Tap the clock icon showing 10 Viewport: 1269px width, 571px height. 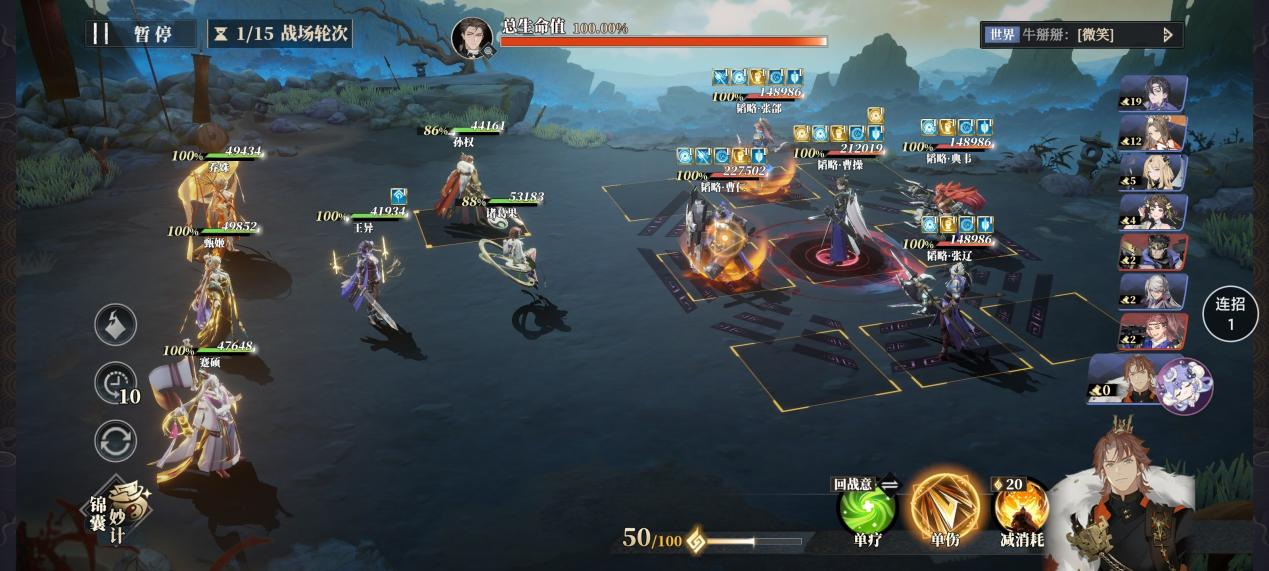point(116,383)
